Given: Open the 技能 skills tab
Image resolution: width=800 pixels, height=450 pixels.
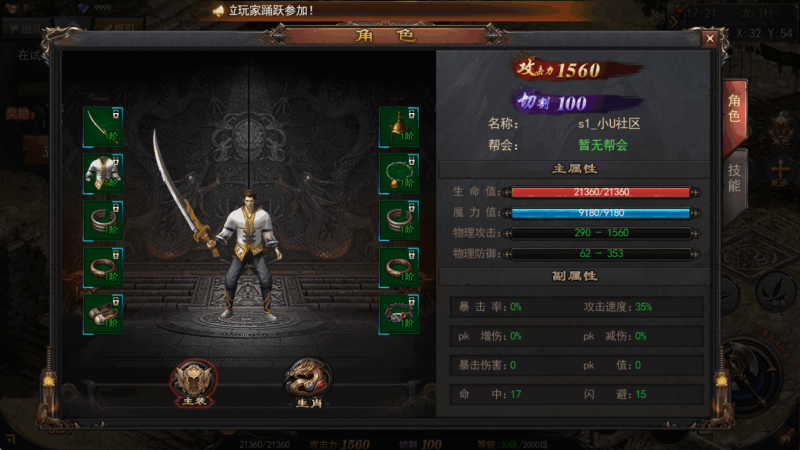Looking at the screenshot, I should (x=733, y=178).
